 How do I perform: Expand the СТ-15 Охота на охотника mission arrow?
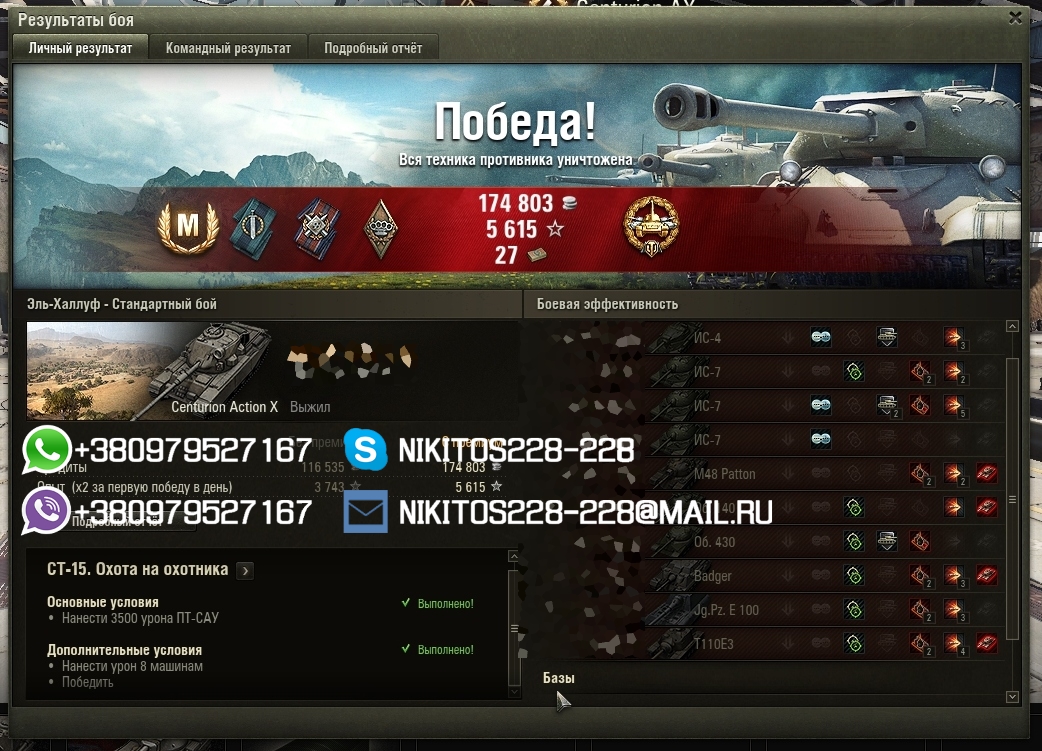pyautogui.click(x=246, y=570)
